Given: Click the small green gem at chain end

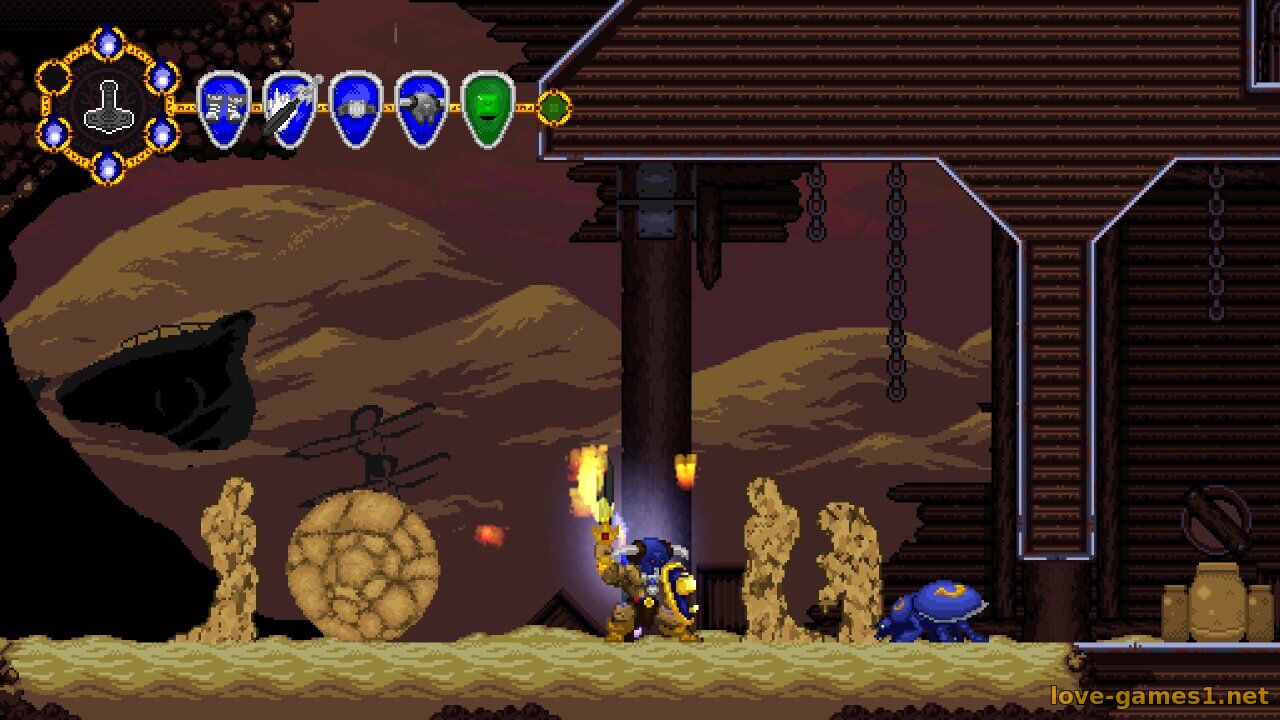Looking at the screenshot, I should tap(554, 107).
